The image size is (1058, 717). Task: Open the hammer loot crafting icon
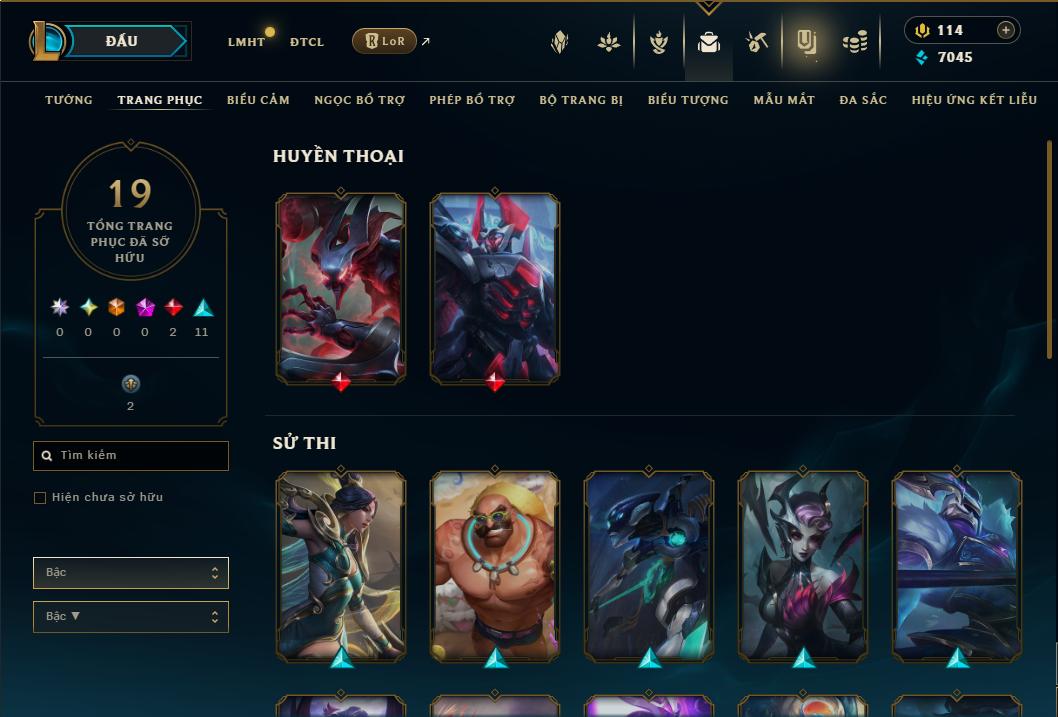coord(757,42)
